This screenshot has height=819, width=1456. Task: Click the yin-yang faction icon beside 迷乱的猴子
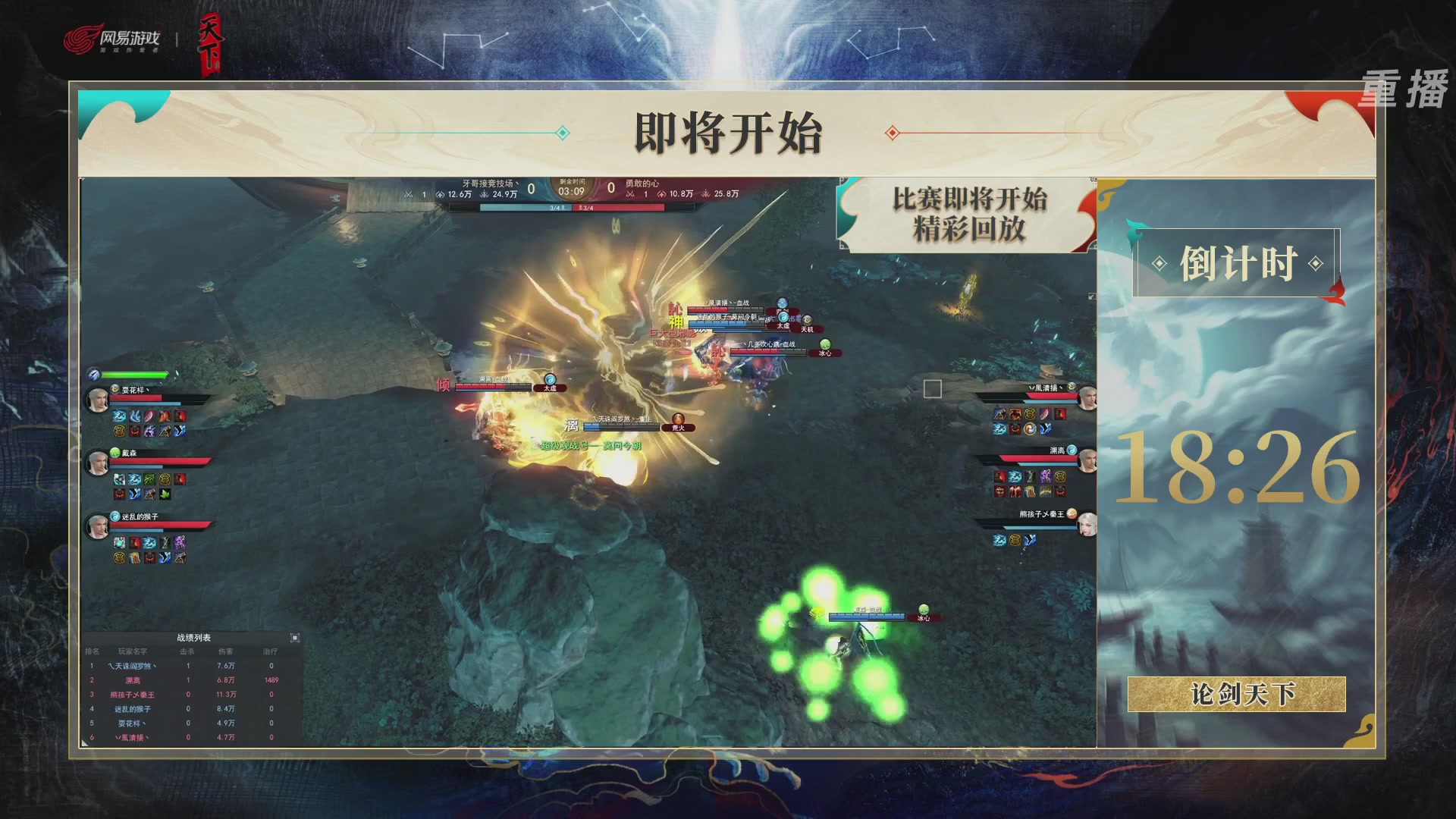115,516
